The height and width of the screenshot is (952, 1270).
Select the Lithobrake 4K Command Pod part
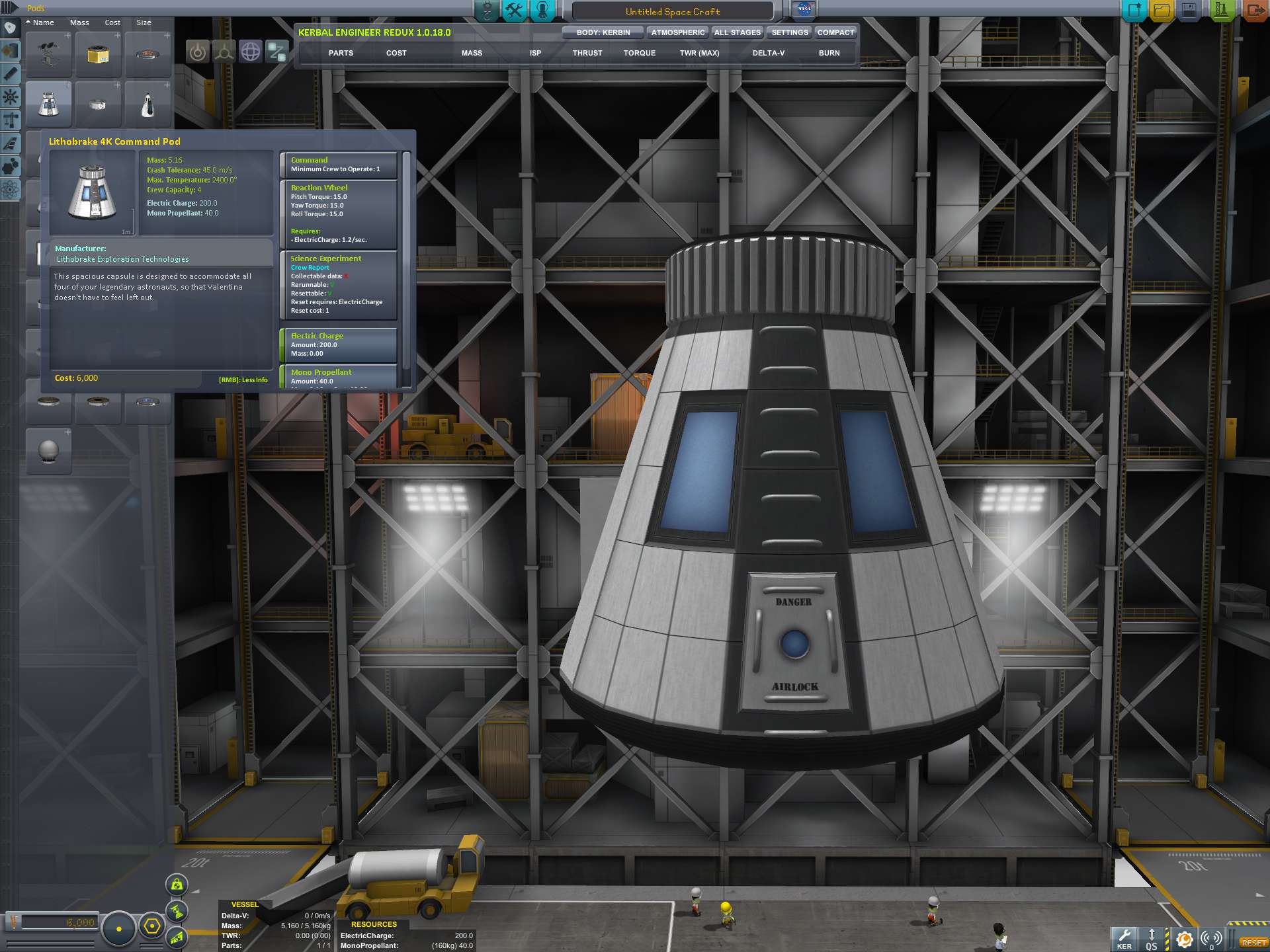tap(48, 104)
